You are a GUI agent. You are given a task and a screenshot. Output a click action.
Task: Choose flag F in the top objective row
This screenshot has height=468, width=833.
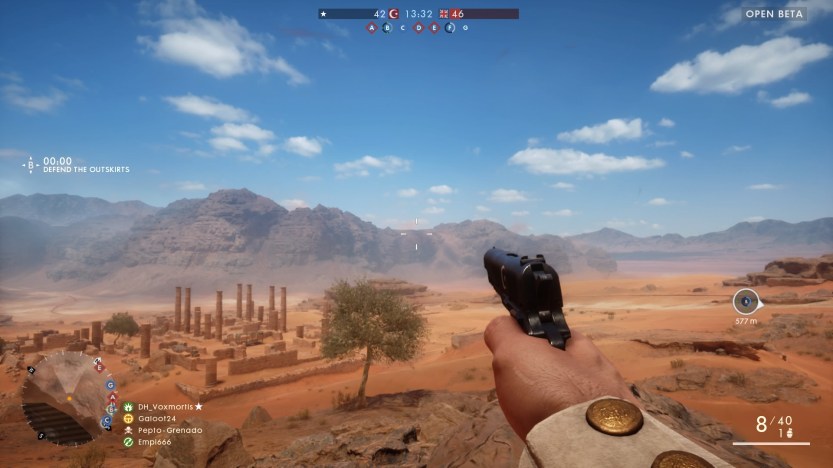coord(450,28)
